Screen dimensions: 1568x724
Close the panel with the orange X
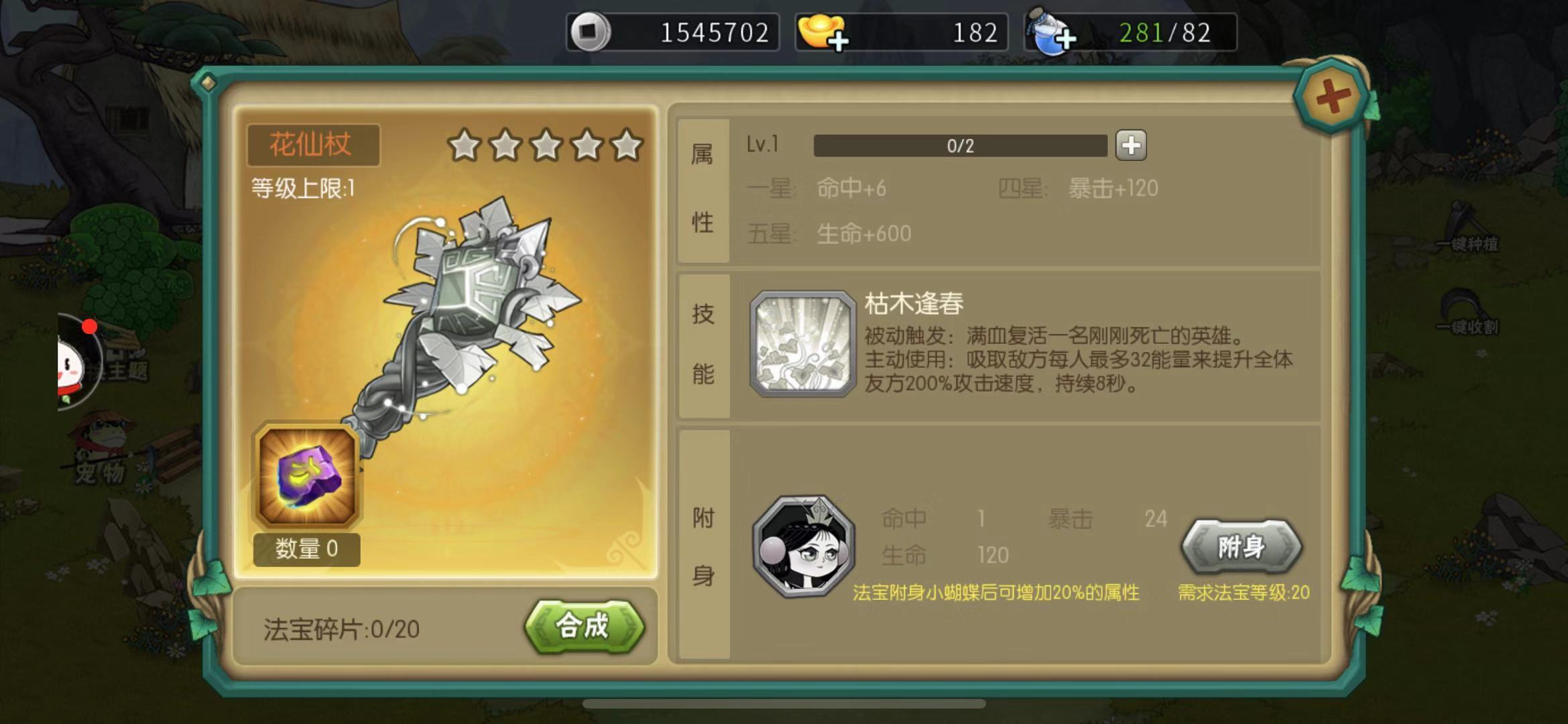[1331, 96]
